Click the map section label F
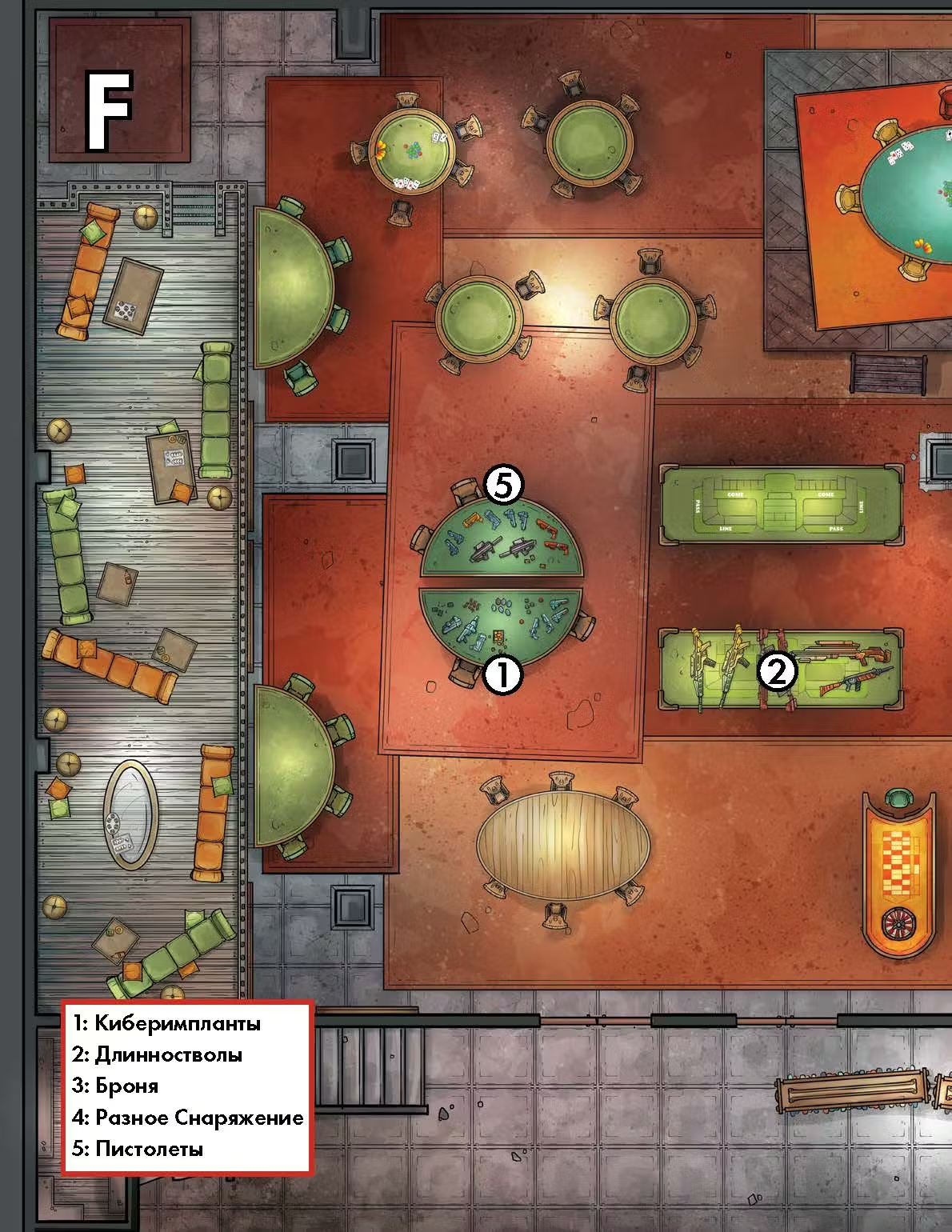952x1232 pixels. pyautogui.click(x=110, y=110)
